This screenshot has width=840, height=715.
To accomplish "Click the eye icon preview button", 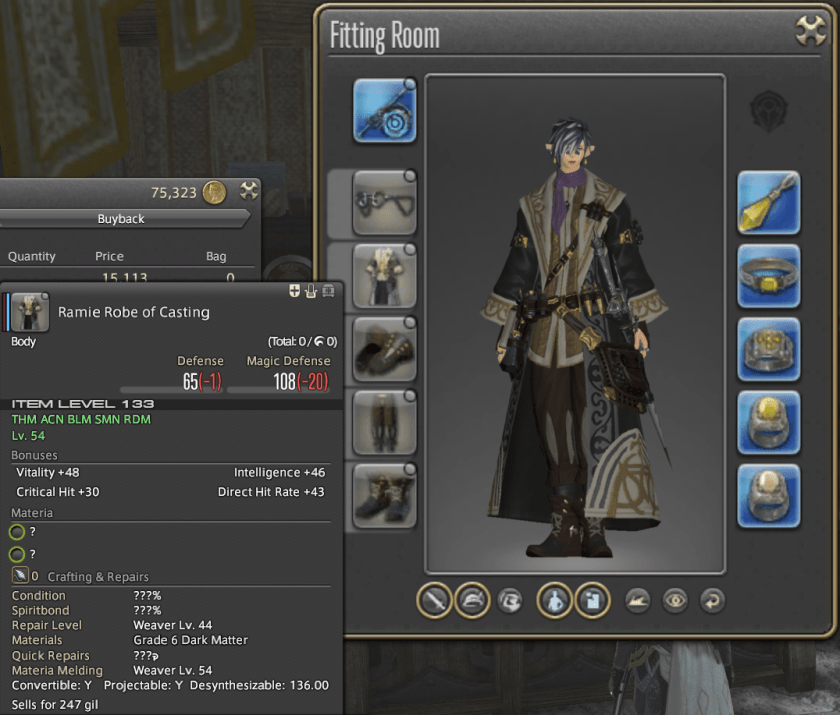I will (675, 601).
